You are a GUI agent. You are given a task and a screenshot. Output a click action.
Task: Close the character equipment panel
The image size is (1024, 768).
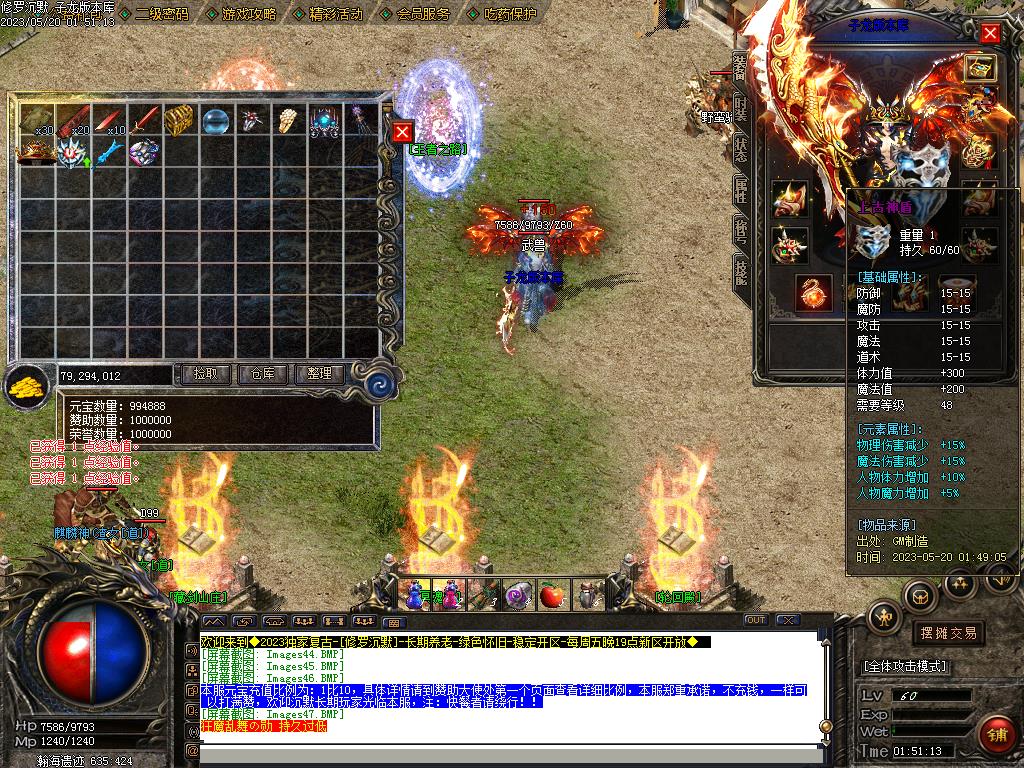click(x=990, y=33)
